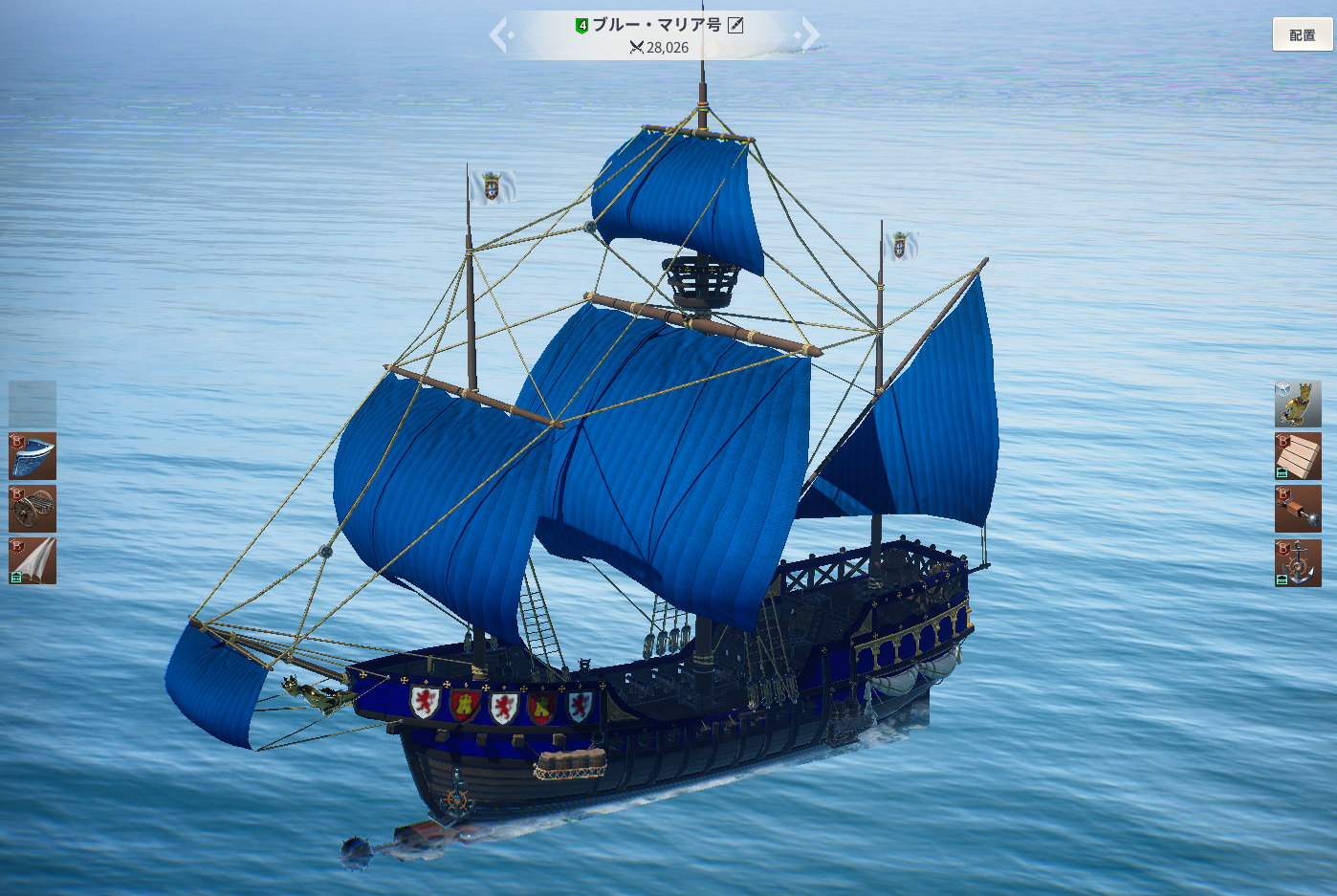
Task: Switch to the next ship with right arrow
Action: [x=809, y=35]
